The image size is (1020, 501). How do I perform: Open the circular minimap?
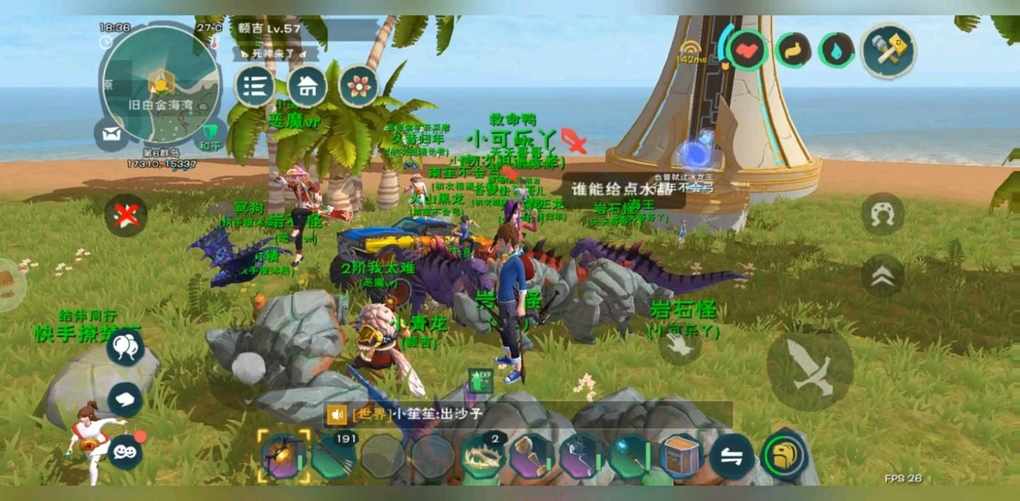point(160,83)
